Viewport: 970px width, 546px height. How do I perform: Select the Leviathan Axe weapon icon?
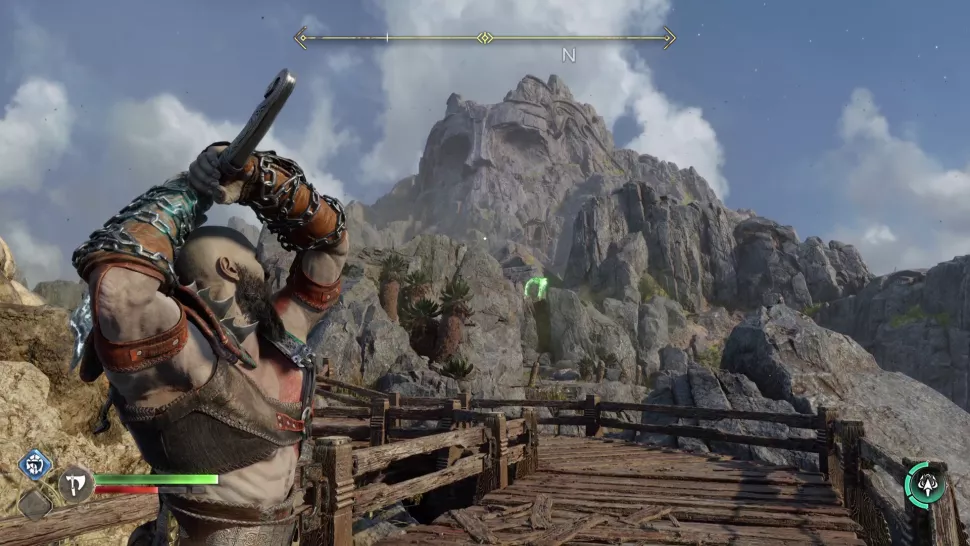pyautogui.click(x=76, y=485)
